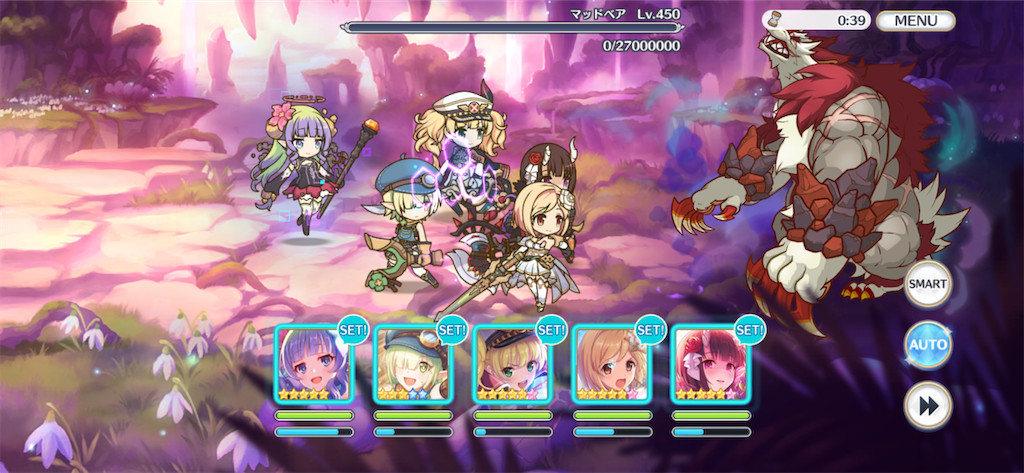
Task: Activate the fast-forward speed button
Action: pyautogui.click(x=927, y=406)
